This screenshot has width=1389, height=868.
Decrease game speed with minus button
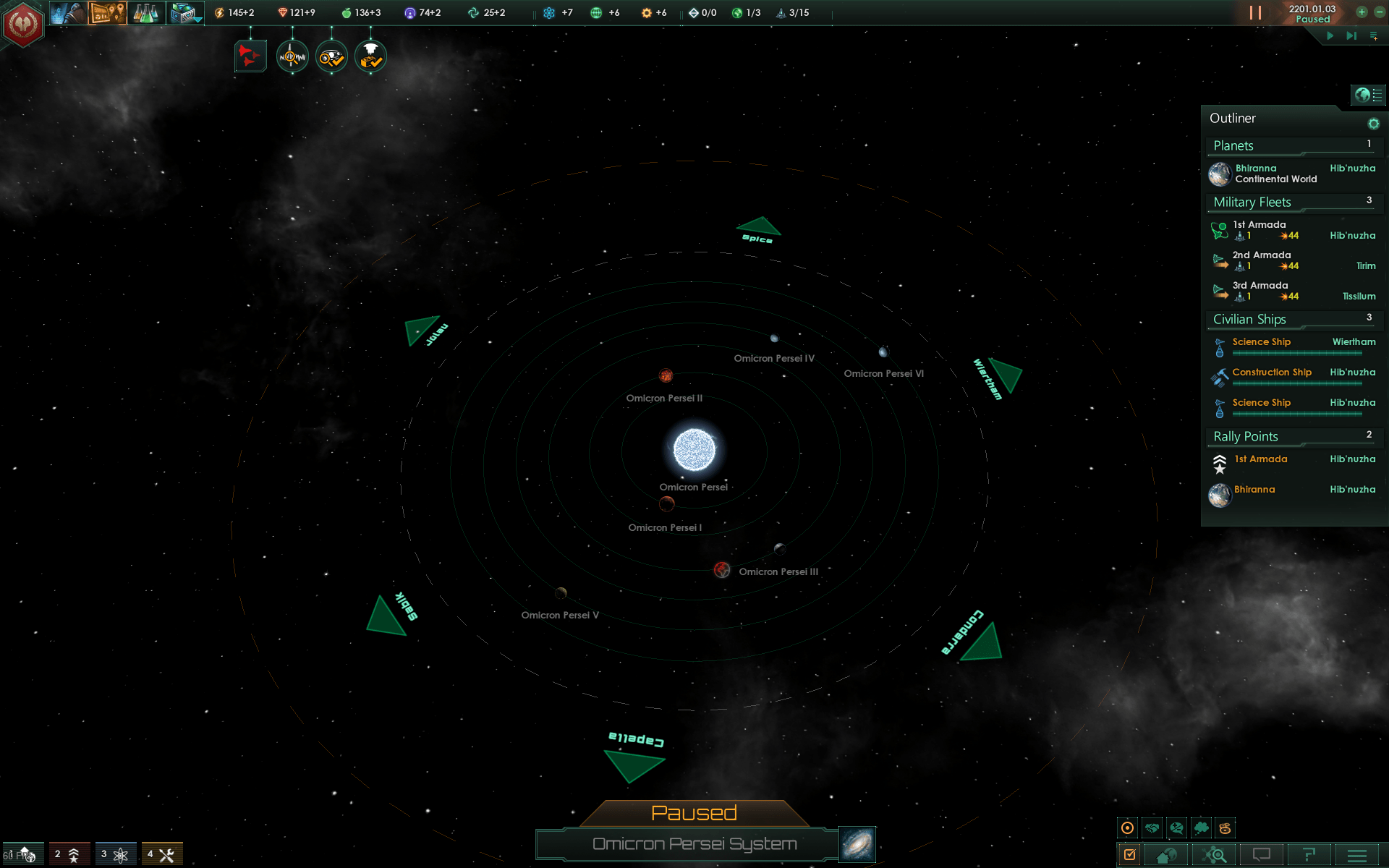coord(1379,12)
